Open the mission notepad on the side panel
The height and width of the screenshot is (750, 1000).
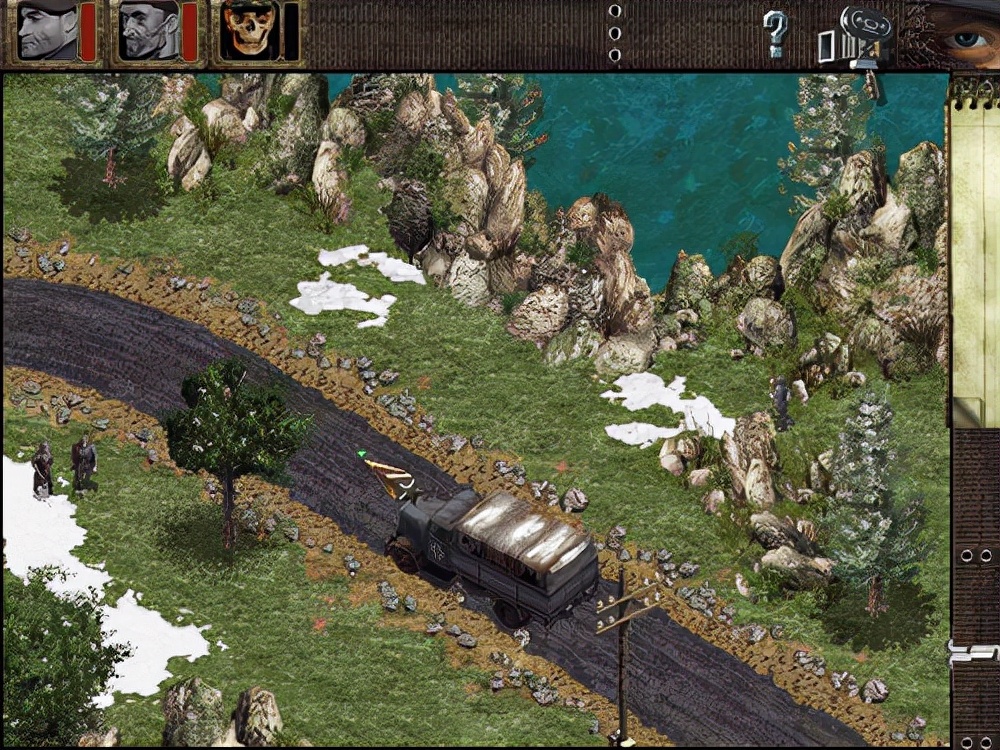973,250
